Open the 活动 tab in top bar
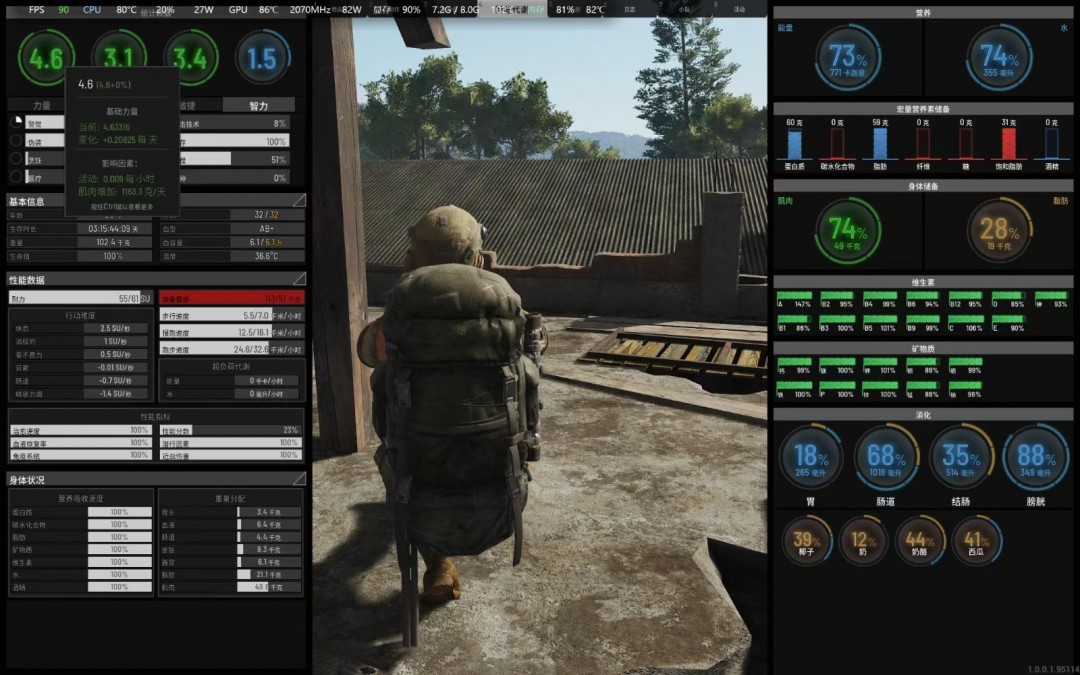This screenshot has height=675, width=1080. (x=738, y=9)
